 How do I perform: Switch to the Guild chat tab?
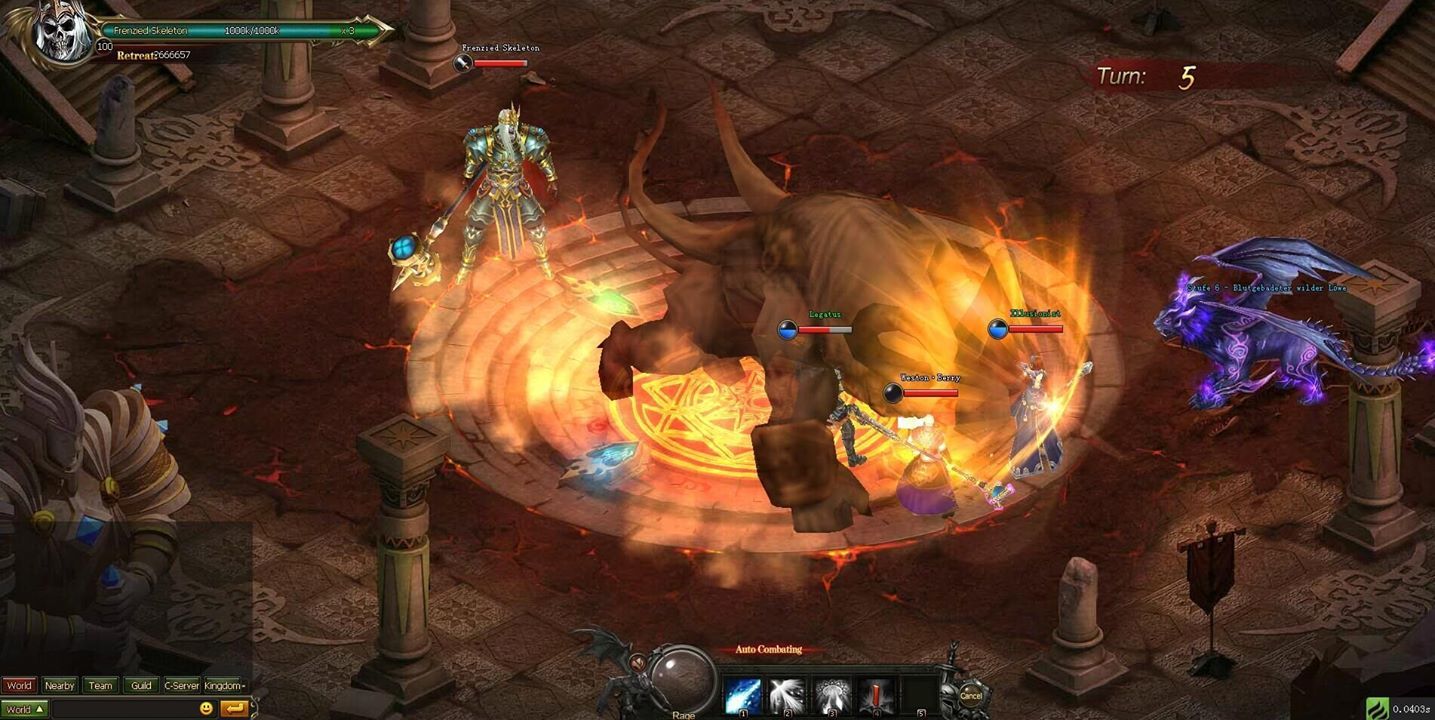[x=141, y=685]
